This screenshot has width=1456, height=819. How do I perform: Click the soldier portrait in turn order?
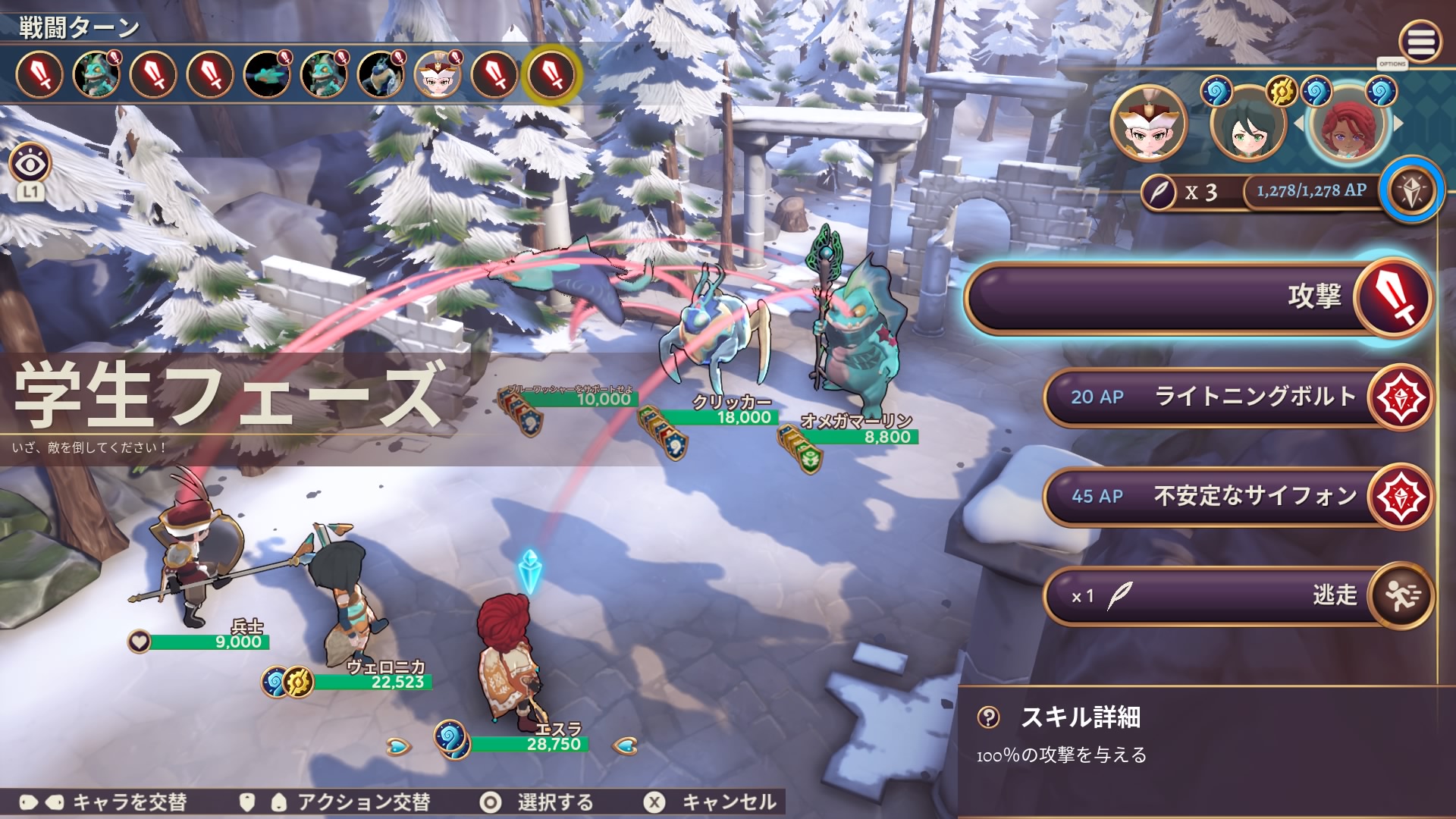pos(438,75)
